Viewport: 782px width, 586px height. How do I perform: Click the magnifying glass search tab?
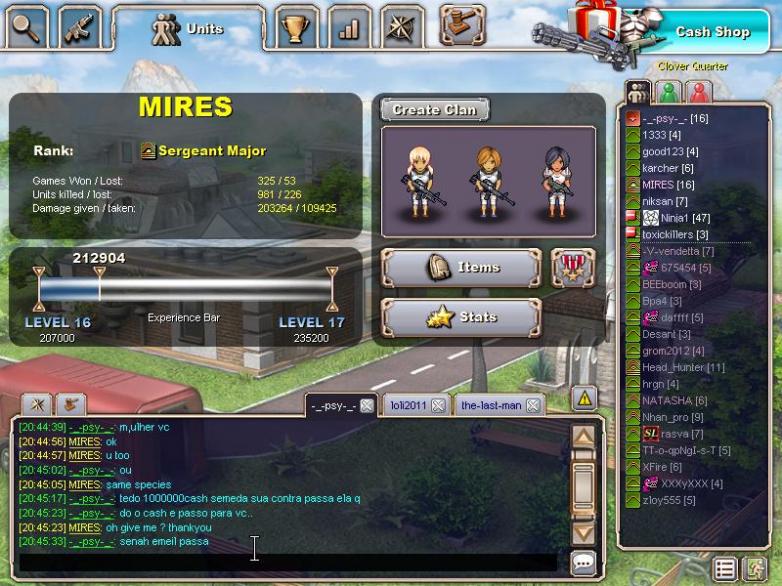(x=27, y=27)
